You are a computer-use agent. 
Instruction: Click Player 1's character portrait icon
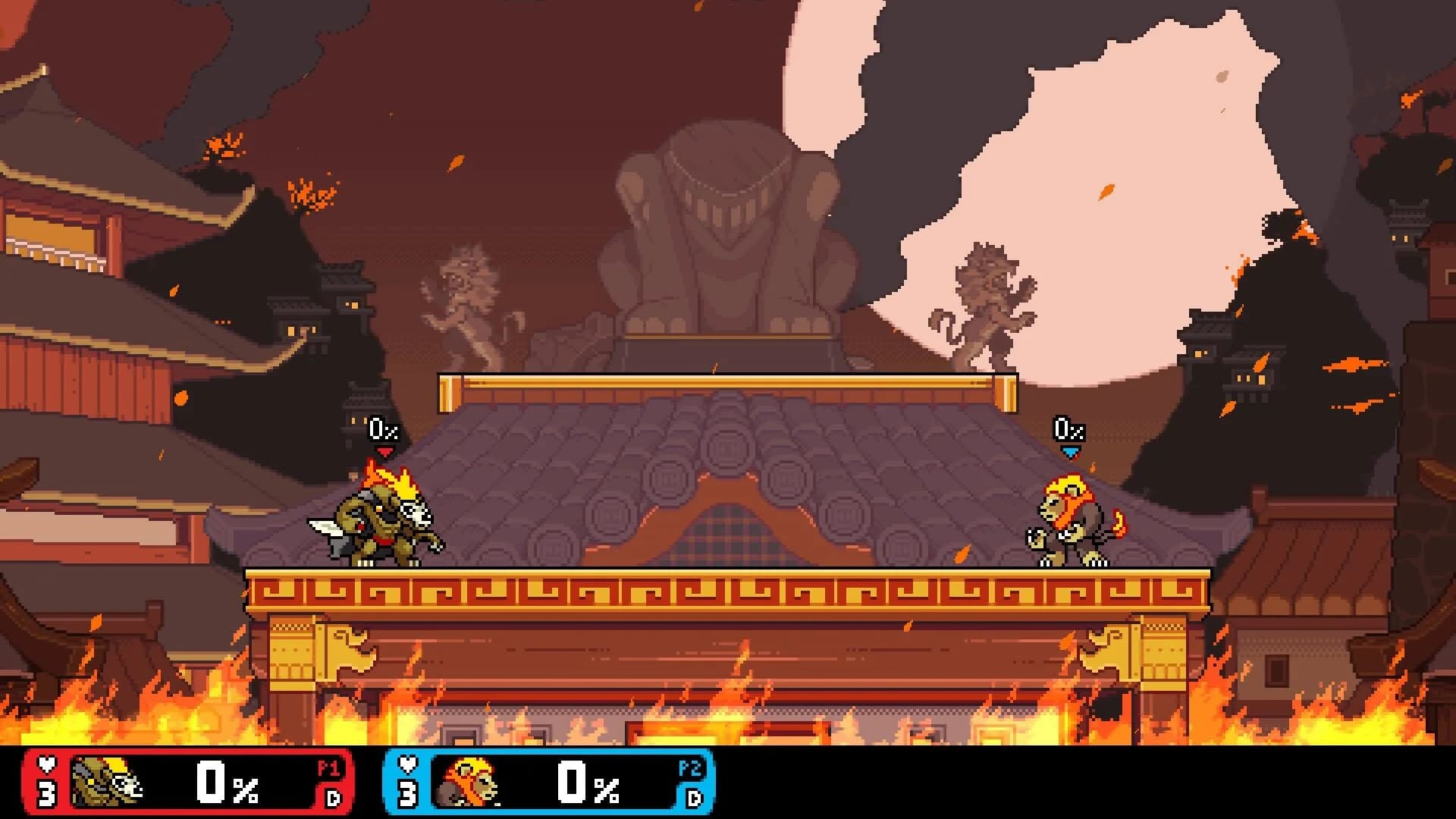pyautogui.click(x=102, y=781)
